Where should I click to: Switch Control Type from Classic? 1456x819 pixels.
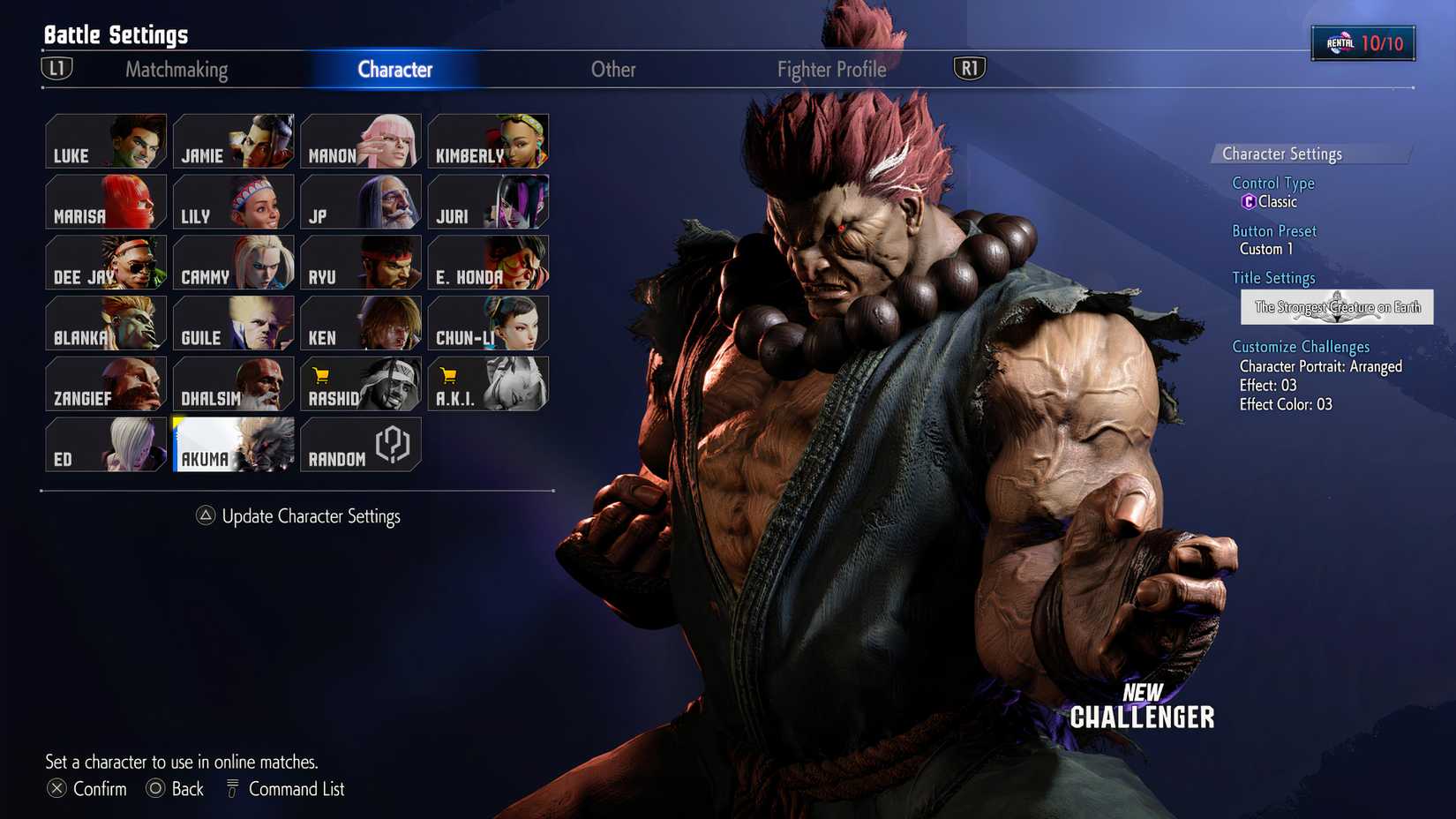click(x=1273, y=201)
